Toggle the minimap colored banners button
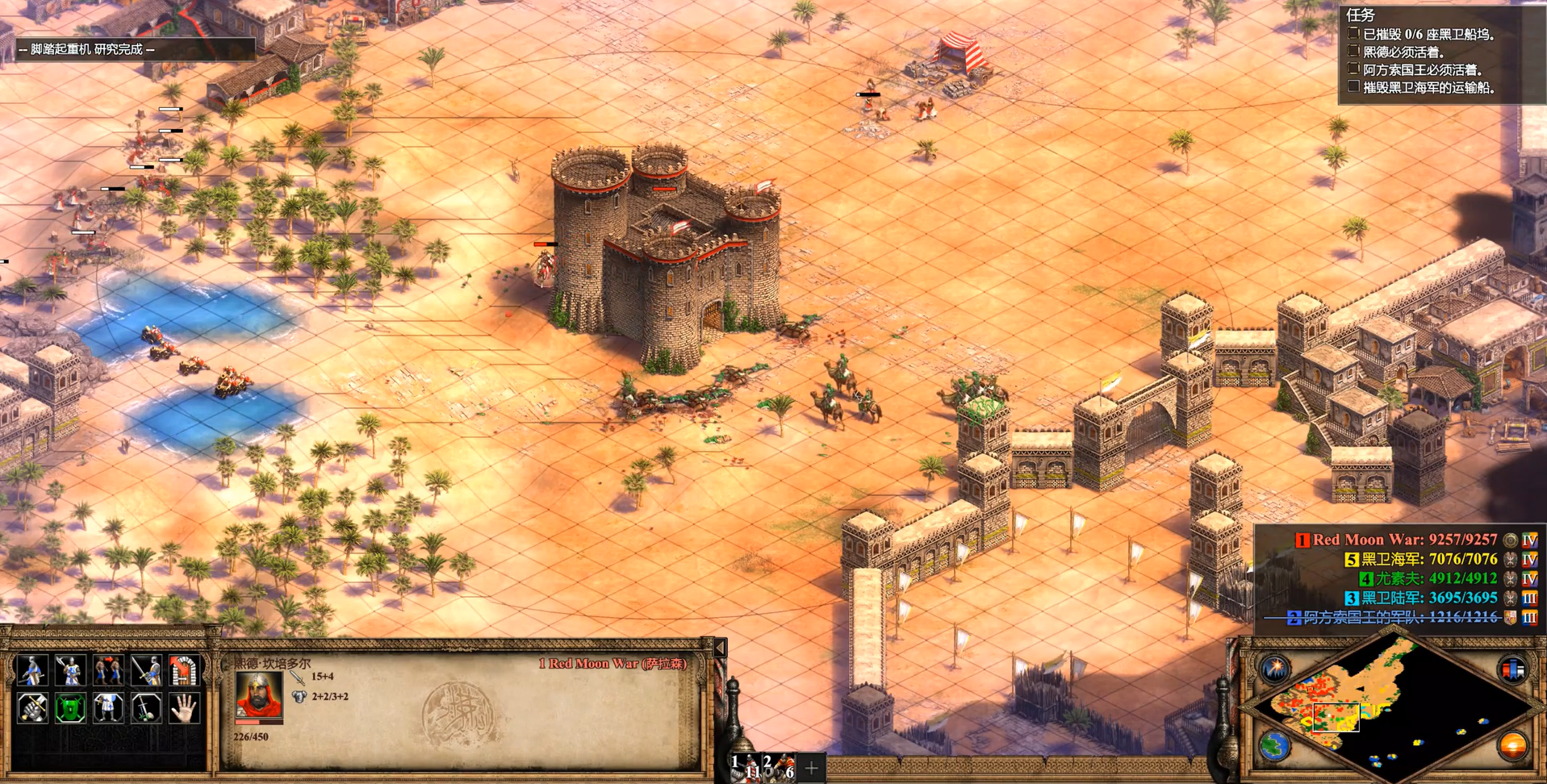1547x784 pixels. [1511, 669]
